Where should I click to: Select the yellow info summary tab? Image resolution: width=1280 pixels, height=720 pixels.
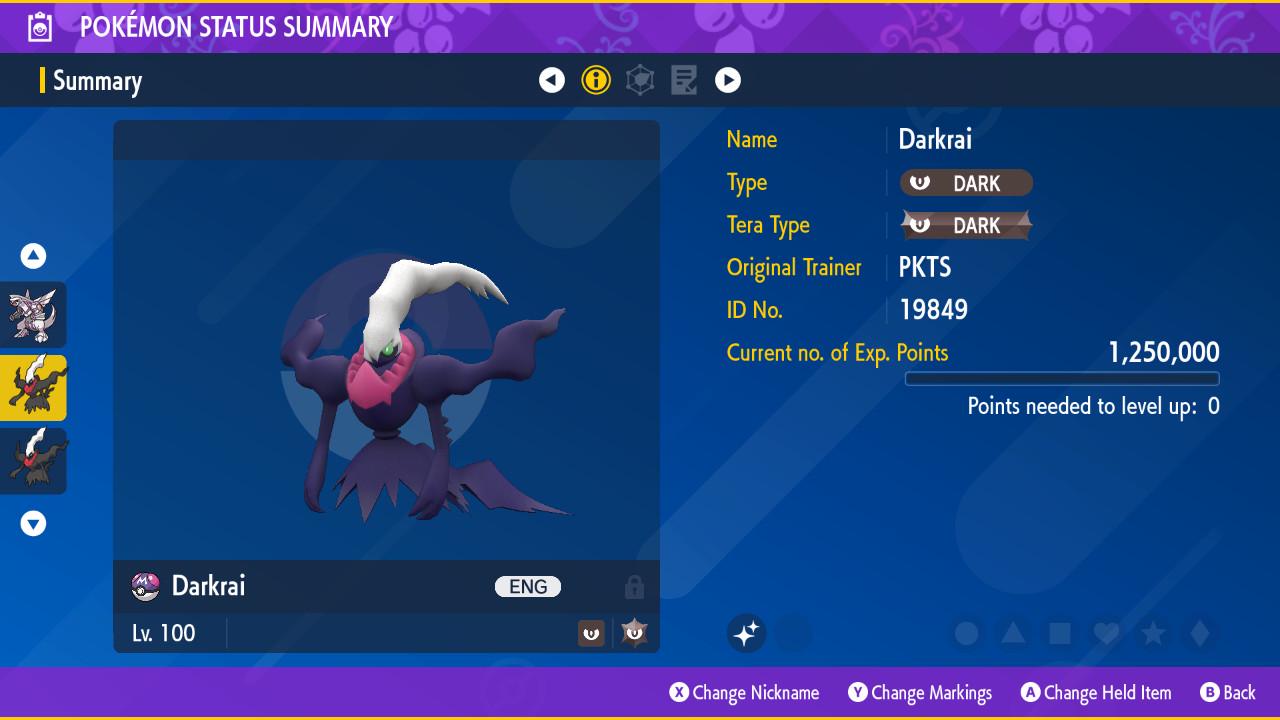tap(596, 80)
